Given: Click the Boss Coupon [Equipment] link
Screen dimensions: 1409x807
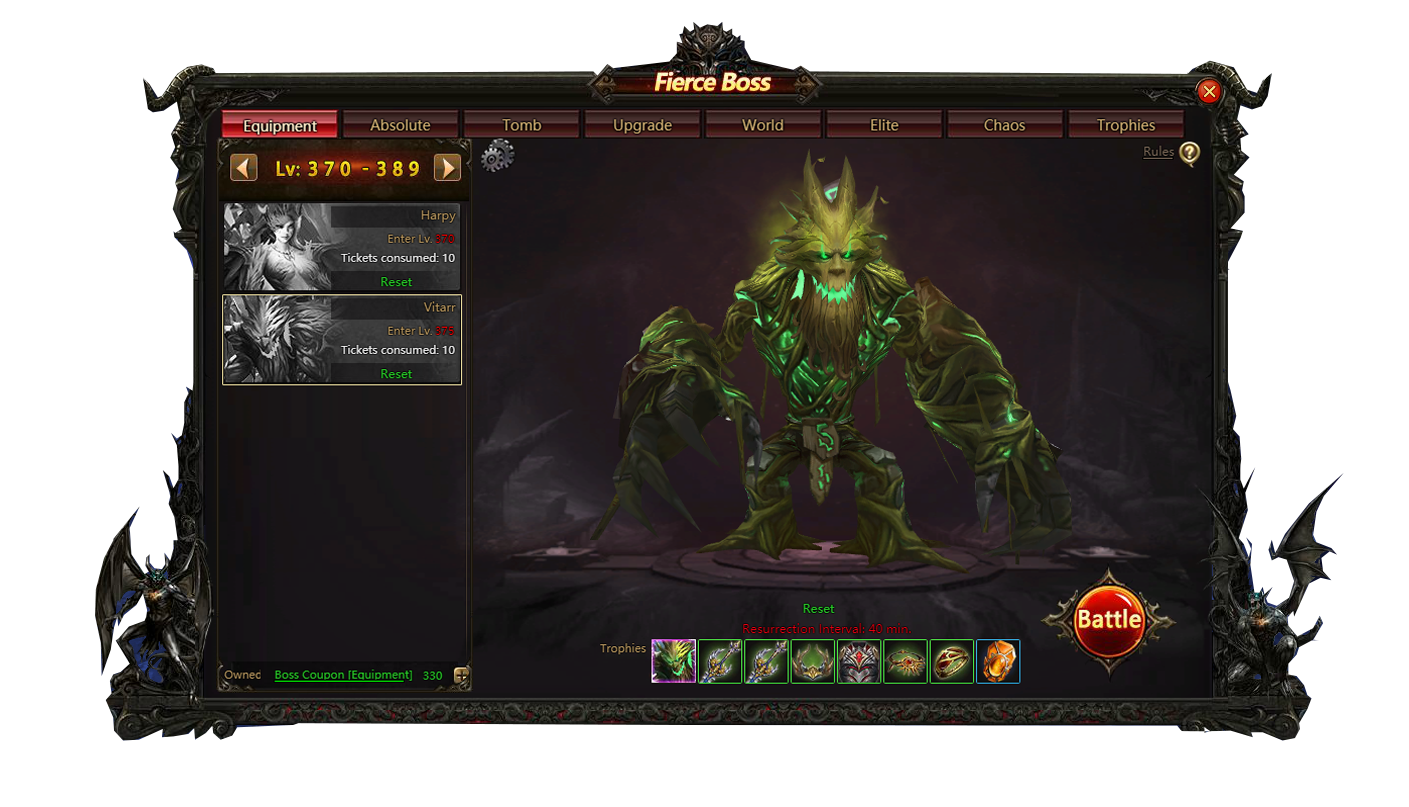Looking at the screenshot, I should [343, 675].
